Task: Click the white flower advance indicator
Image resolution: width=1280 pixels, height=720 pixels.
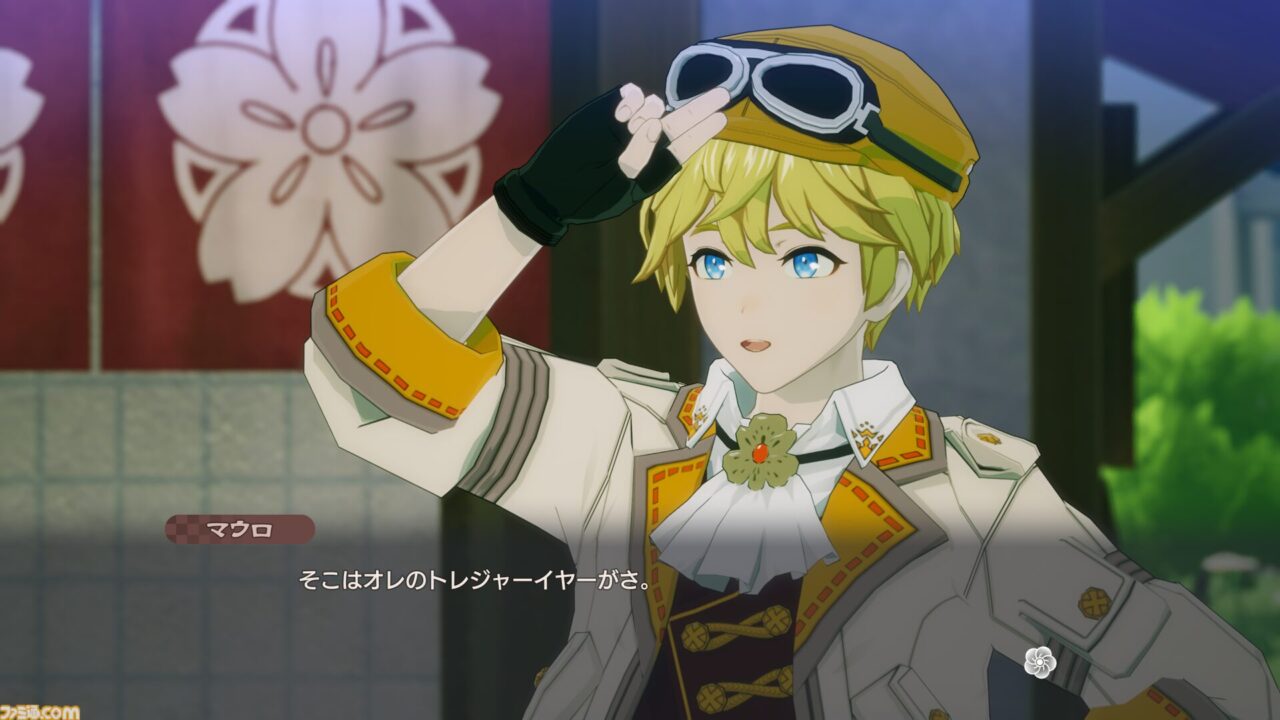Action: tap(1042, 661)
